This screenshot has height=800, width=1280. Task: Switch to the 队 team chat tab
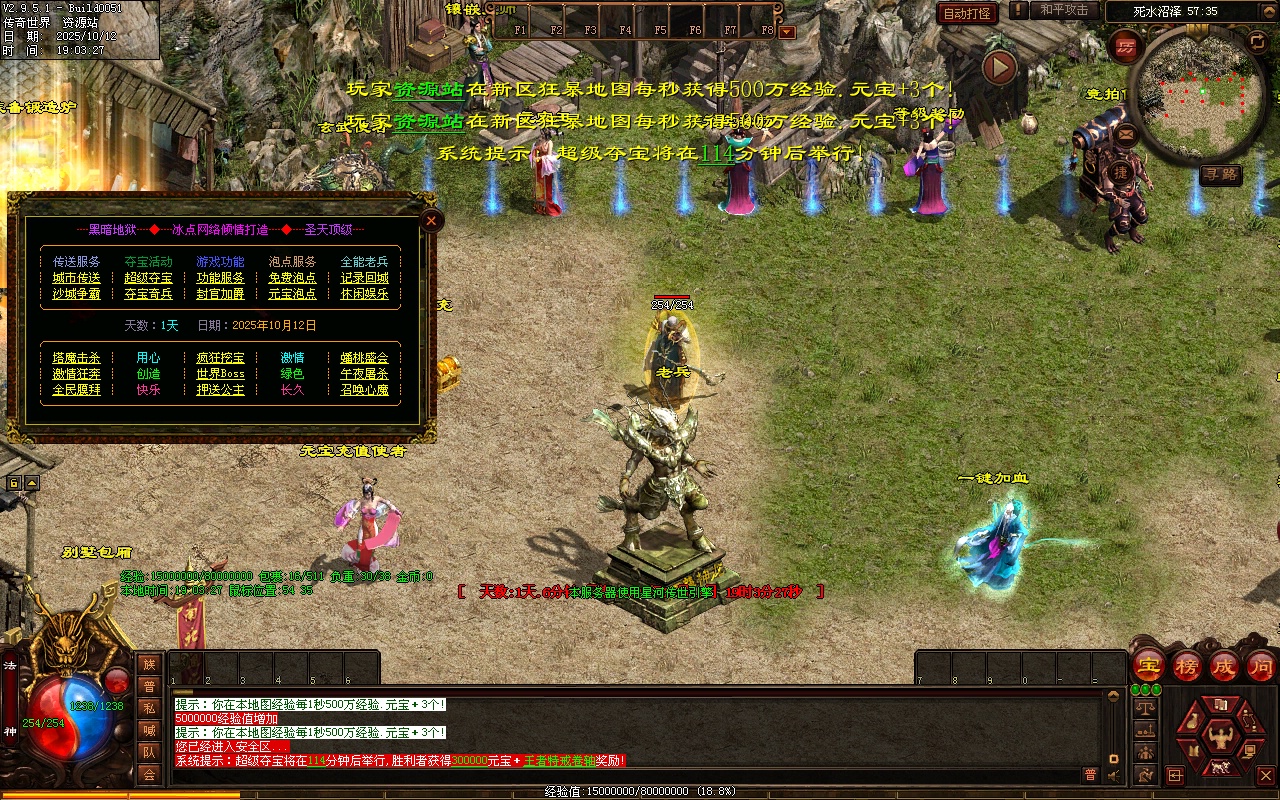(149, 752)
